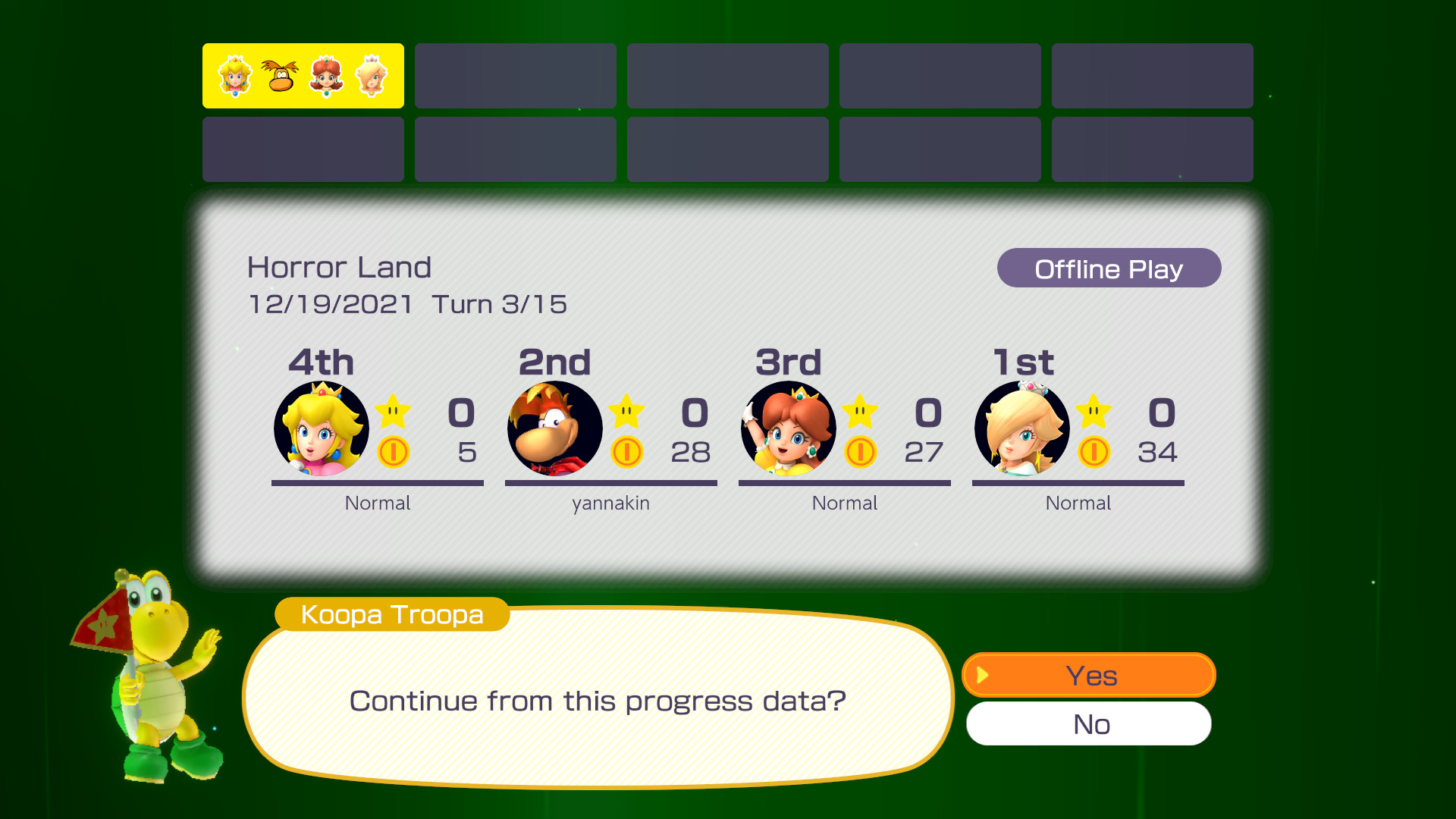Click the Horror Land title text
The image size is (1456, 819).
[x=339, y=266]
